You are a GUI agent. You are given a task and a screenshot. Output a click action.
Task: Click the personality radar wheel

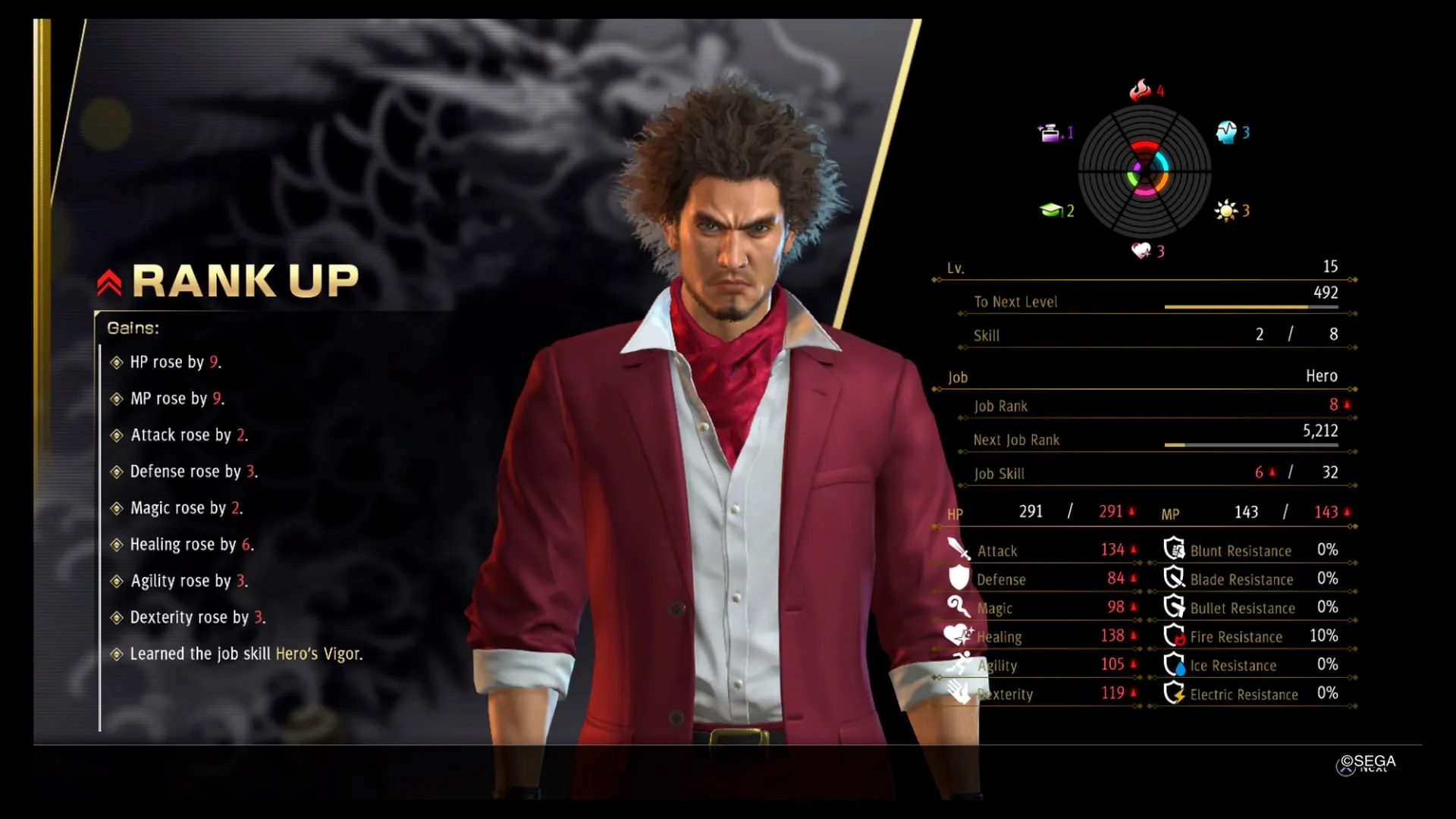1144,172
